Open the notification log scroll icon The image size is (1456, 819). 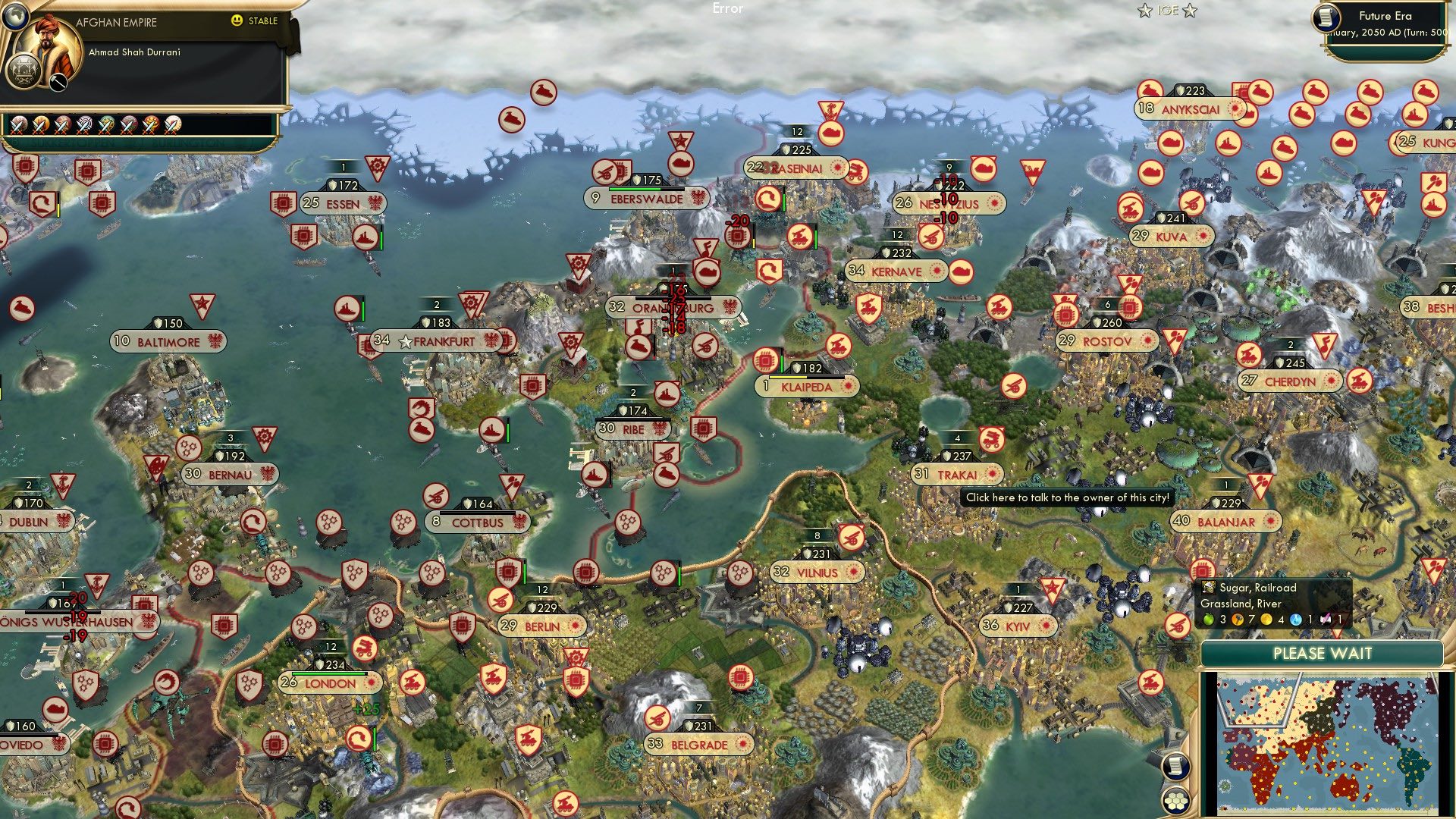1177,764
